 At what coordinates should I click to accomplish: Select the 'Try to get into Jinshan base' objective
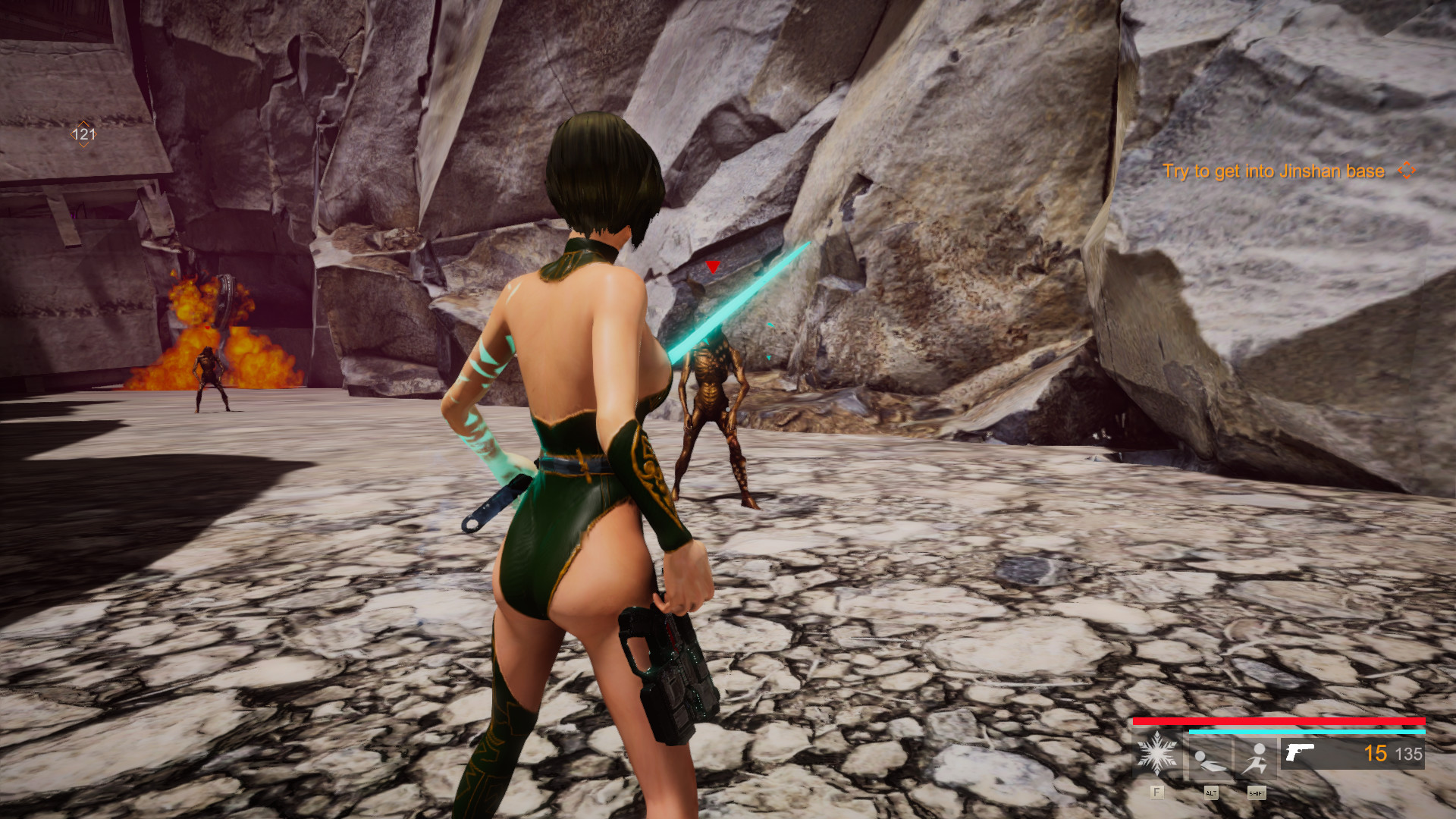click(x=1273, y=171)
